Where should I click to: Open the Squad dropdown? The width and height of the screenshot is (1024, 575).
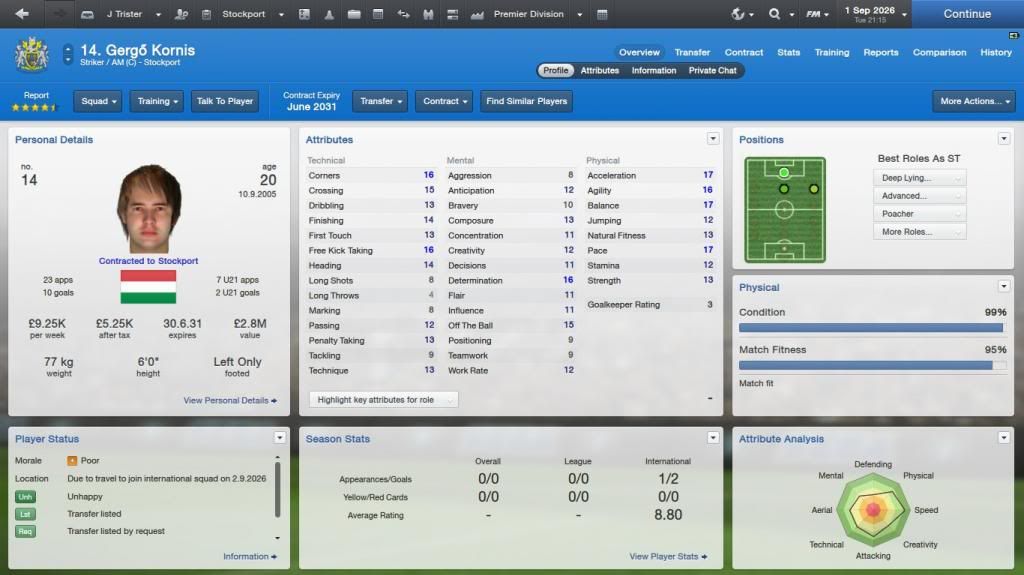(98, 101)
